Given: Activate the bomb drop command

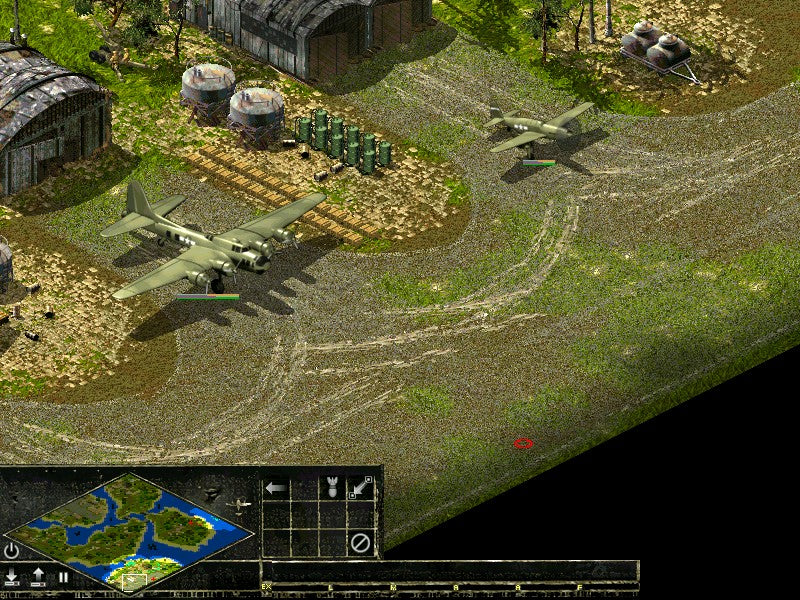Looking at the screenshot, I should coord(332,488).
